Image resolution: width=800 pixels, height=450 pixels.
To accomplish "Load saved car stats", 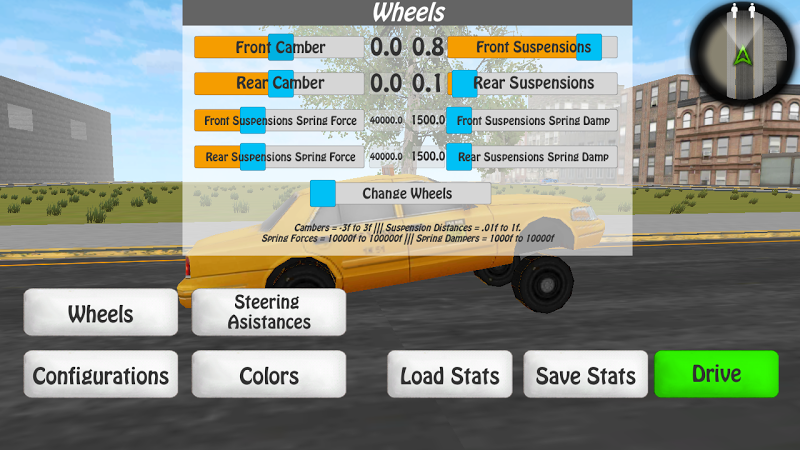I will click(450, 375).
